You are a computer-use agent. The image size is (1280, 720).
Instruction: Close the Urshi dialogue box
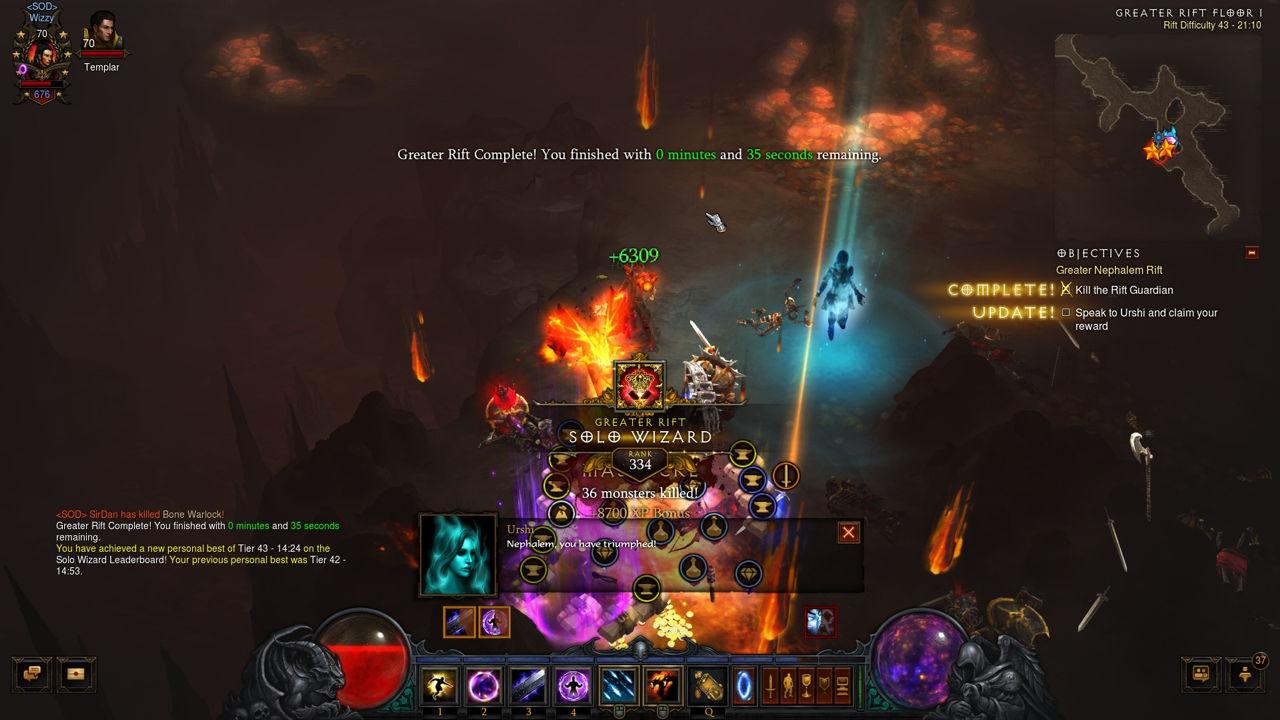849,532
